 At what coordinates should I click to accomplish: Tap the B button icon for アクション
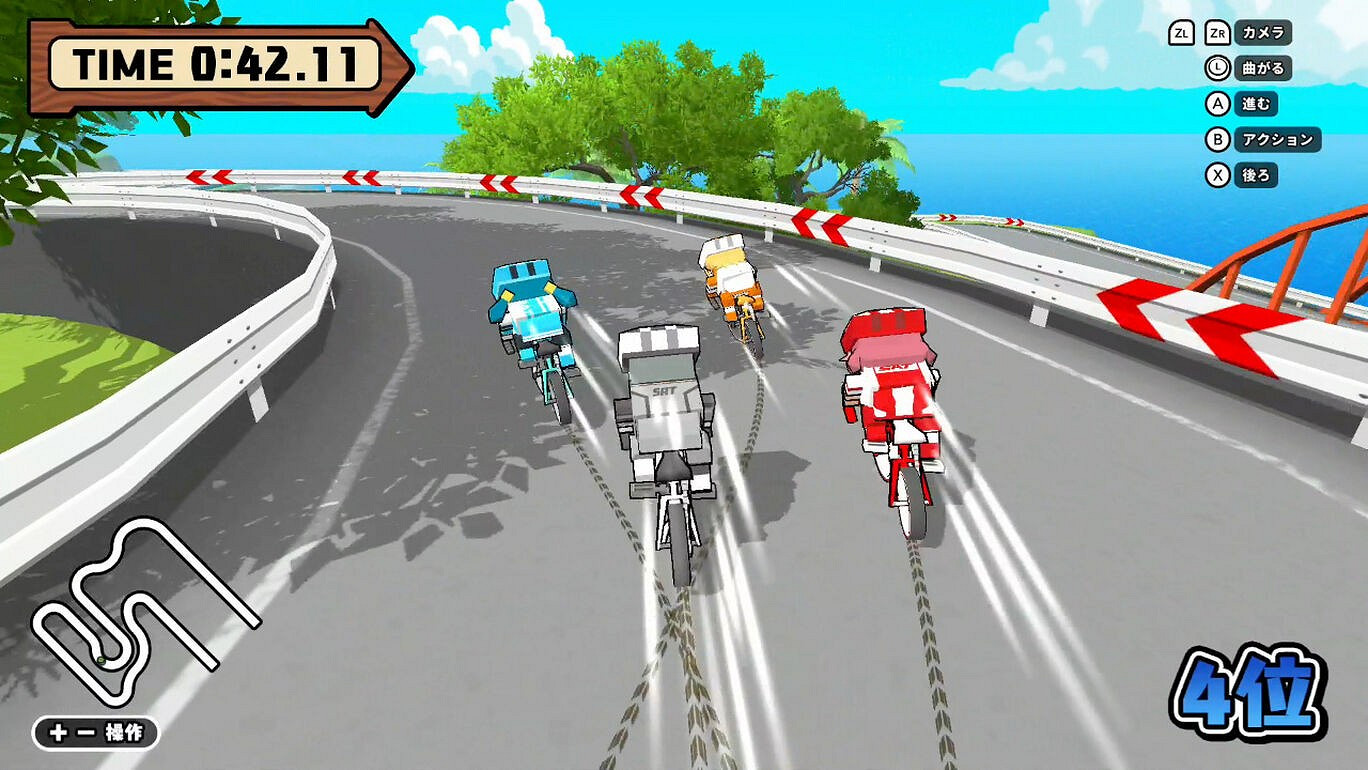1217,139
